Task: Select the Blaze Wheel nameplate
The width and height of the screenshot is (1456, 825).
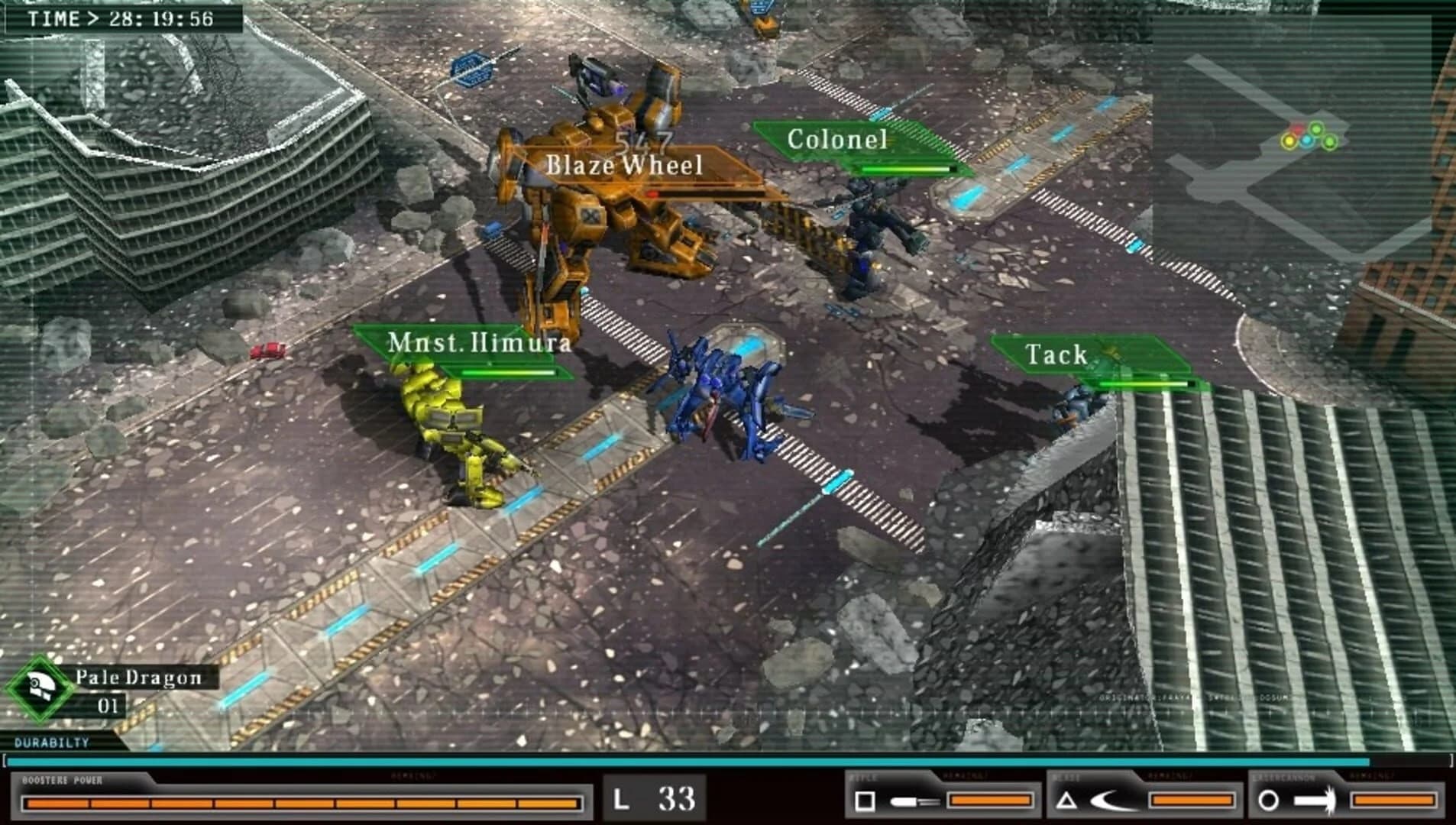Action: (623, 165)
